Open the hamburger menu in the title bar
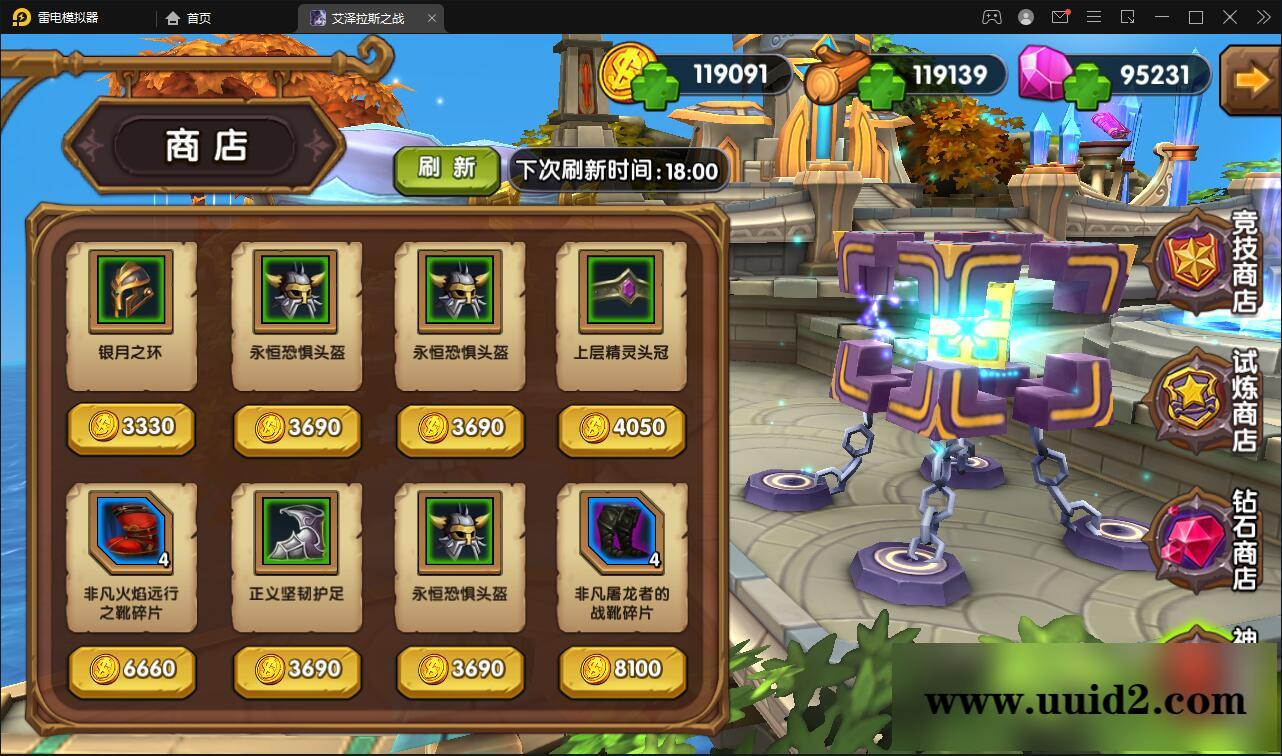Screen dimensions: 1282x756 pyautogui.click(x=1093, y=17)
